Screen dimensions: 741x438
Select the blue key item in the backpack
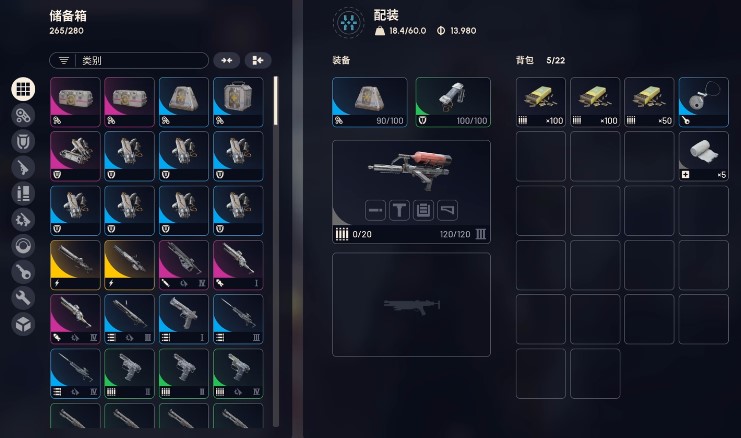pos(703,102)
